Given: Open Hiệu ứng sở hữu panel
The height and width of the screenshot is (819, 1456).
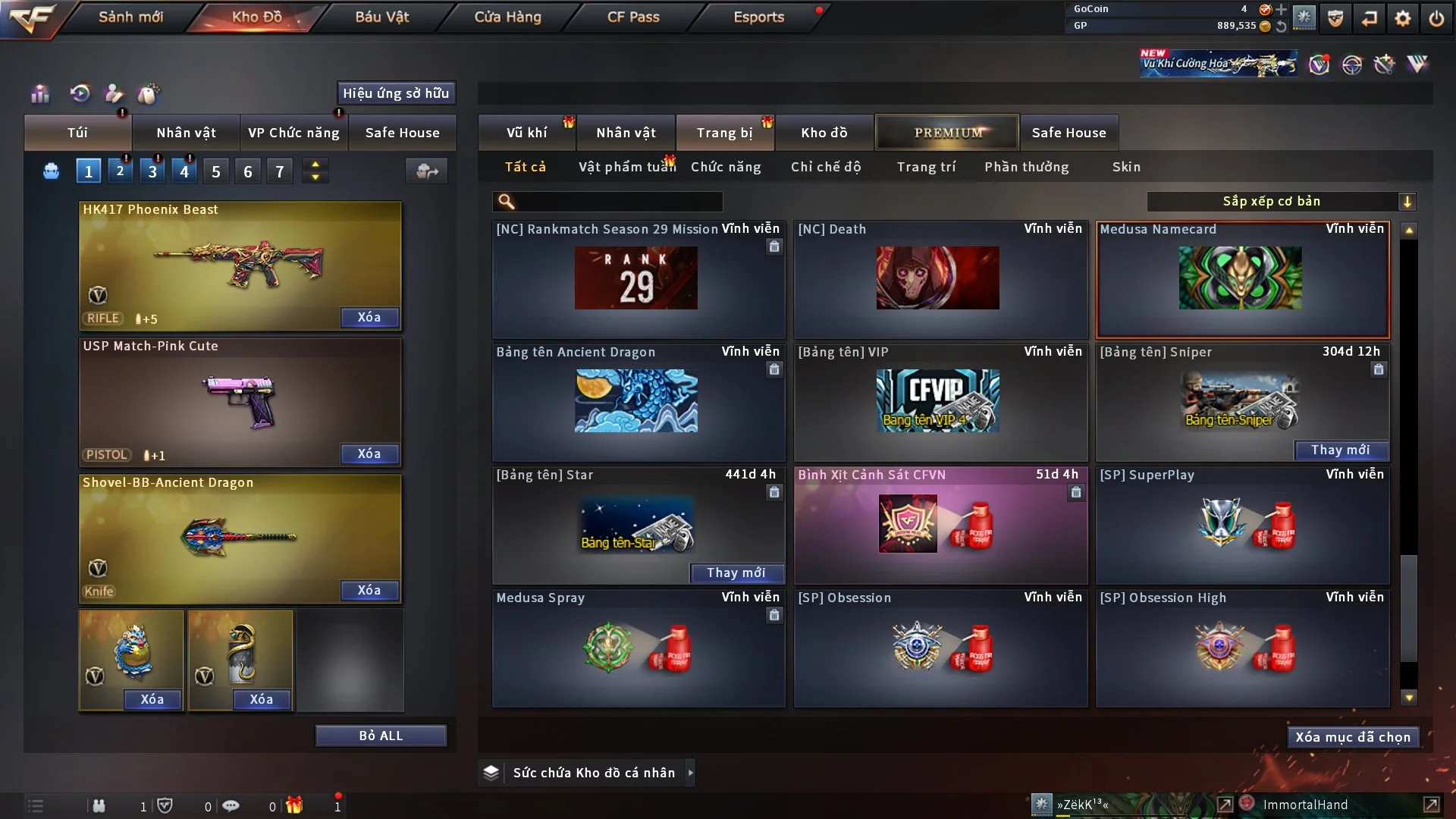Looking at the screenshot, I should (395, 93).
